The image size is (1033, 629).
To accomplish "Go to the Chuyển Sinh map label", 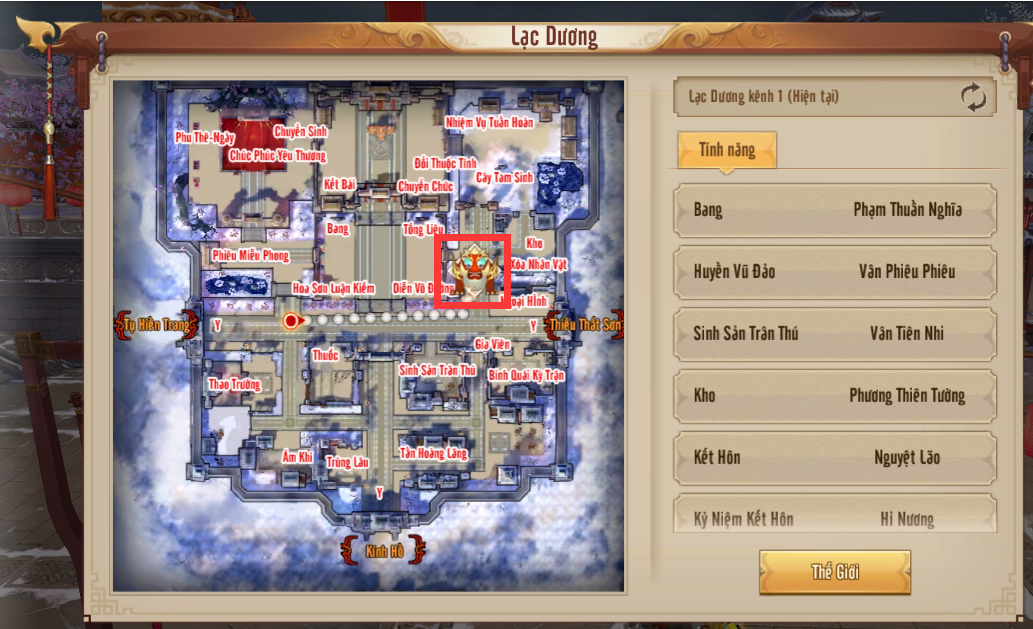I will pyautogui.click(x=300, y=131).
